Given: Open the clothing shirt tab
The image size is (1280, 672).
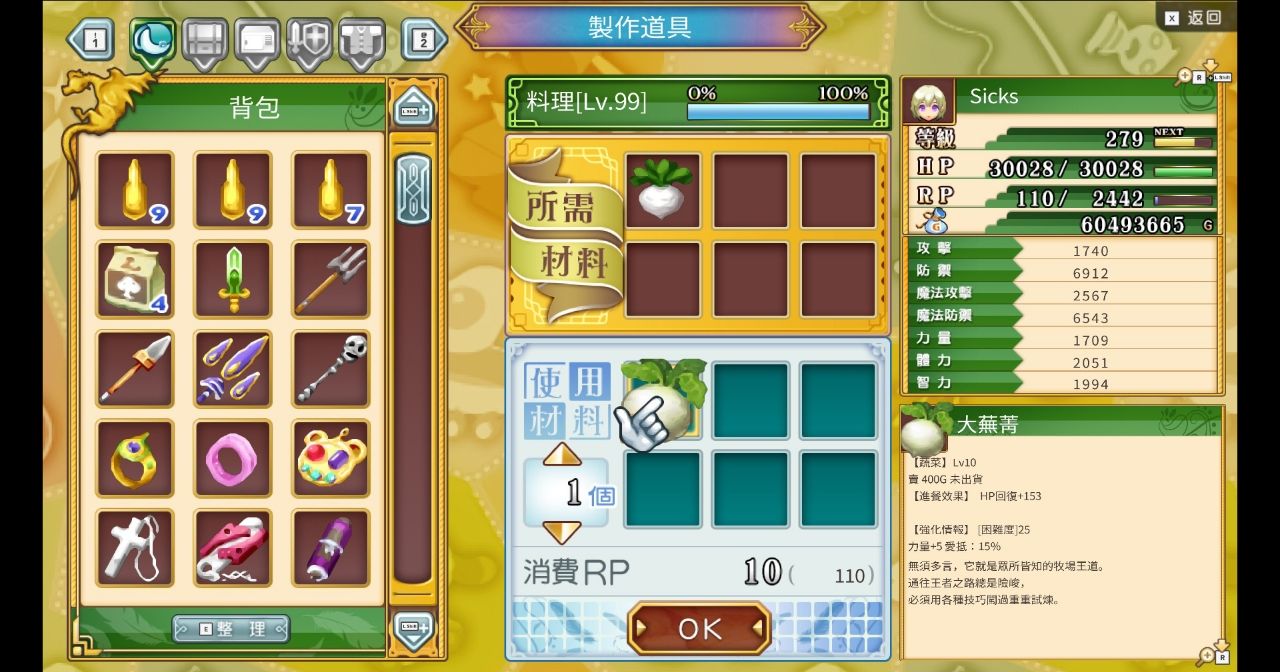Looking at the screenshot, I should click(x=361, y=41).
